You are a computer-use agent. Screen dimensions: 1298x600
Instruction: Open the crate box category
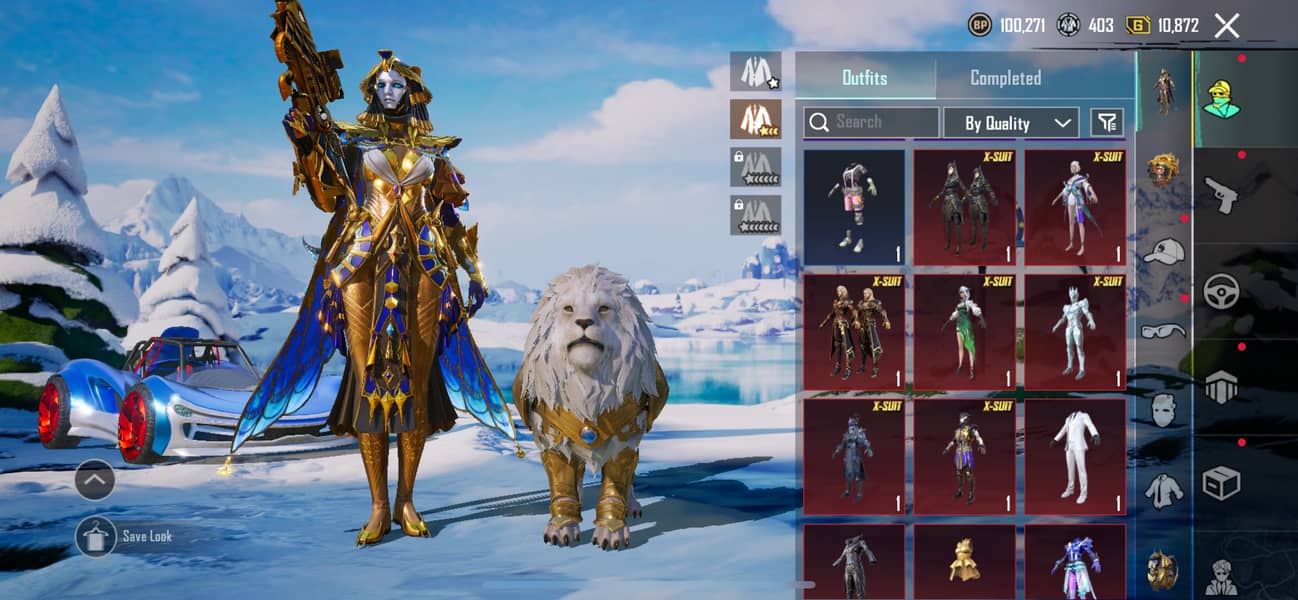[x=1221, y=483]
